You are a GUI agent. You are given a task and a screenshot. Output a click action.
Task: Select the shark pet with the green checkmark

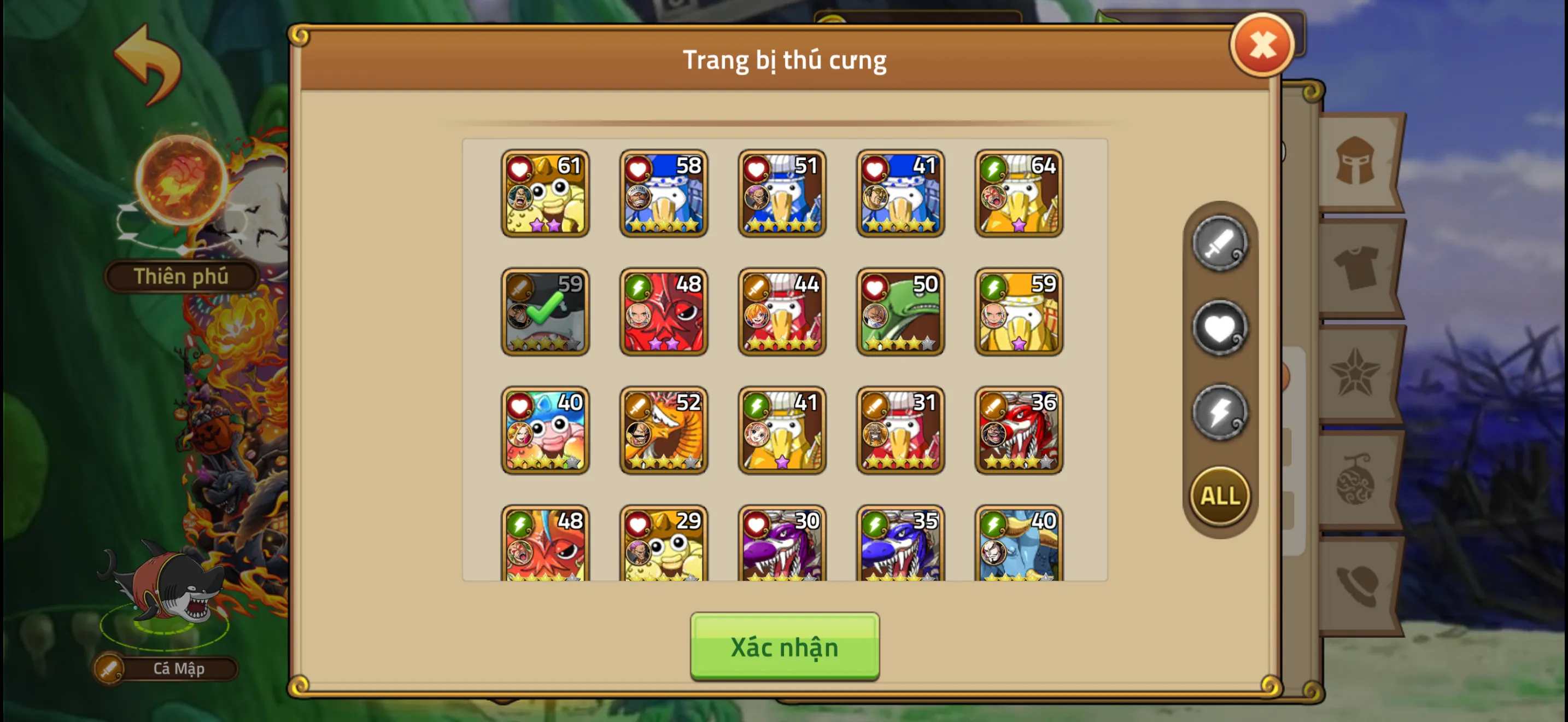click(546, 312)
